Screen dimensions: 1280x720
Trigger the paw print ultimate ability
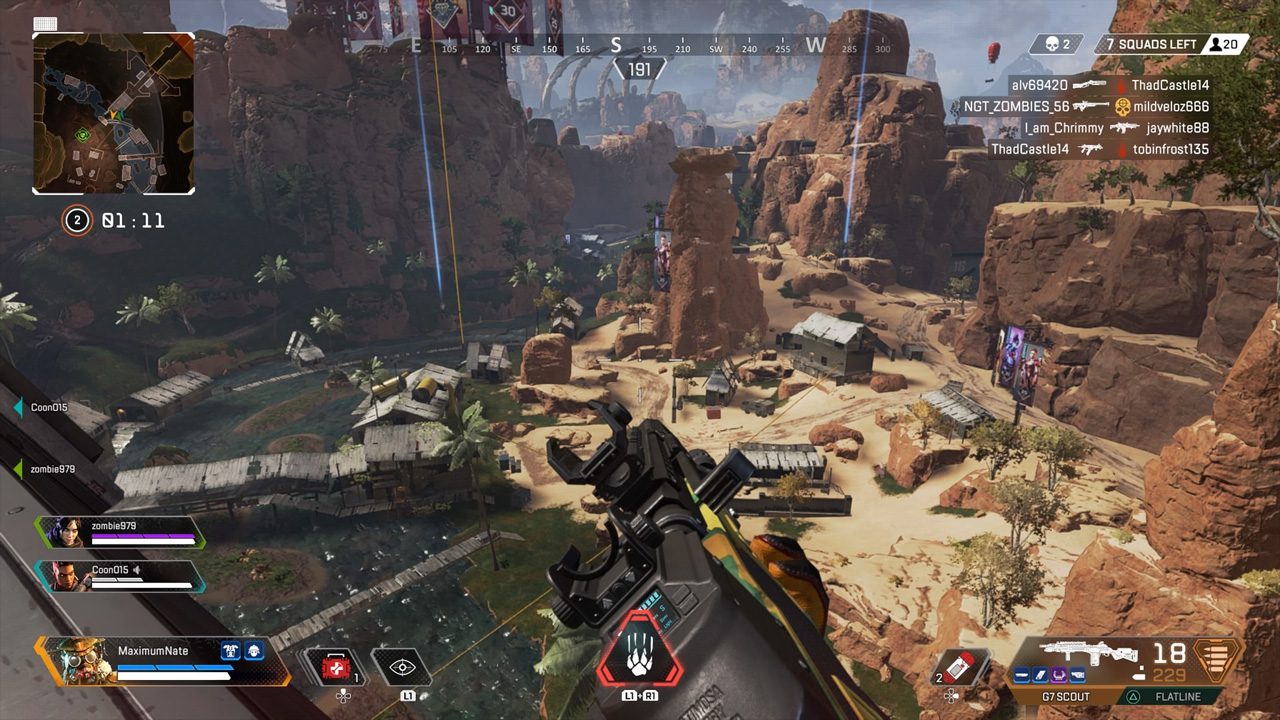click(x=639, y=650)
